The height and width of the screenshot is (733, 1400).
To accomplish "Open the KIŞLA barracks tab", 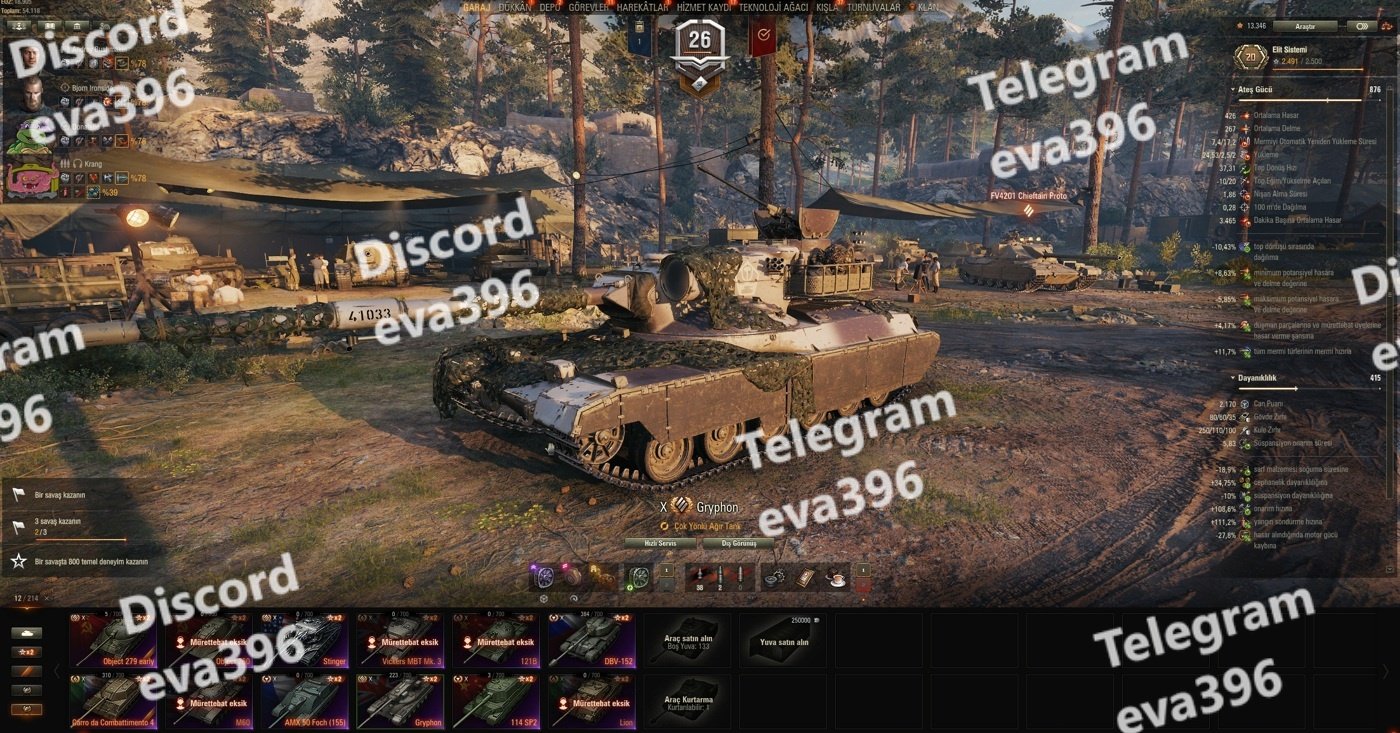I will click(x=827, y=7).
